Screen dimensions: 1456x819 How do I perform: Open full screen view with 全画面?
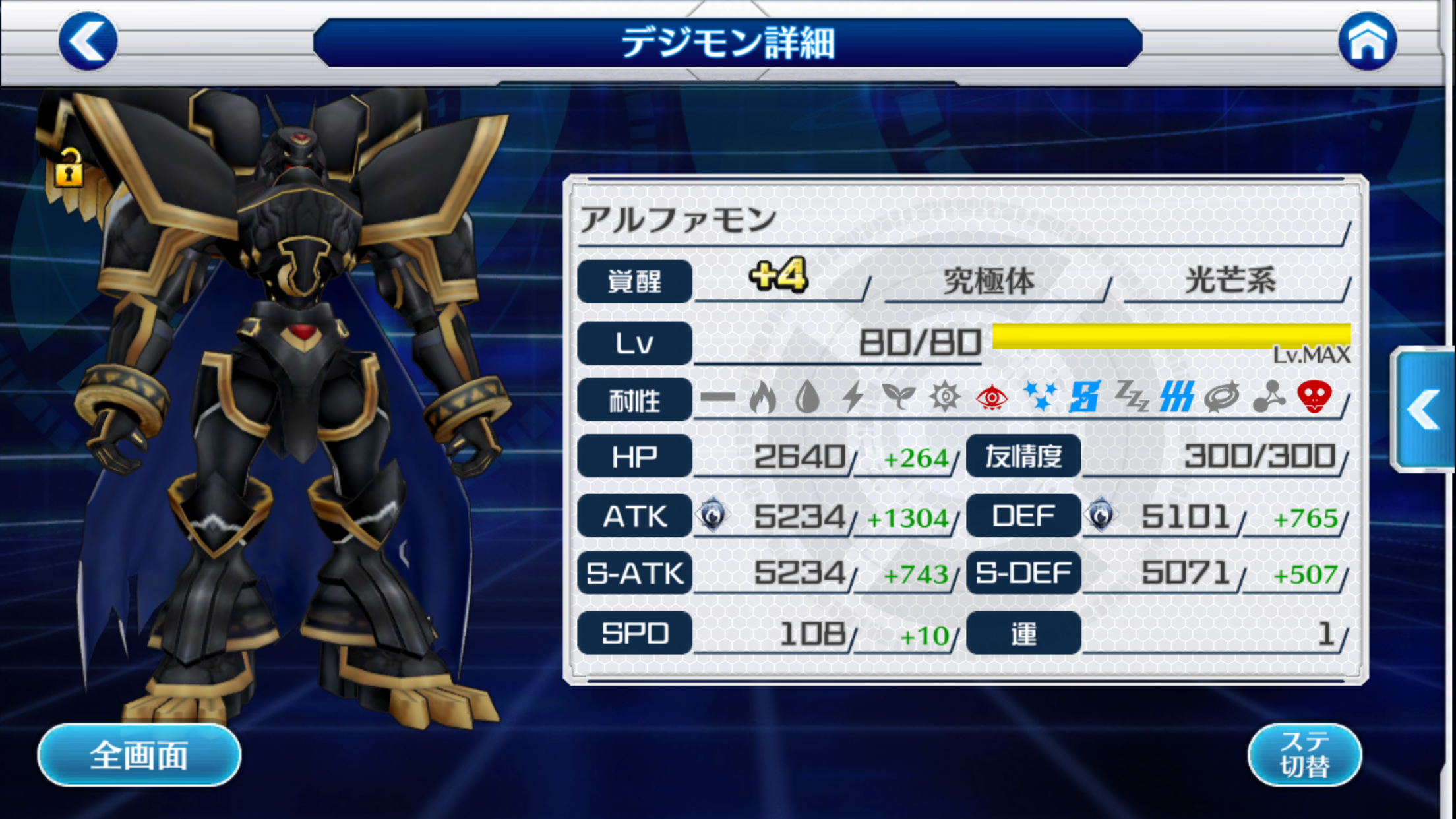coord(139,755)
